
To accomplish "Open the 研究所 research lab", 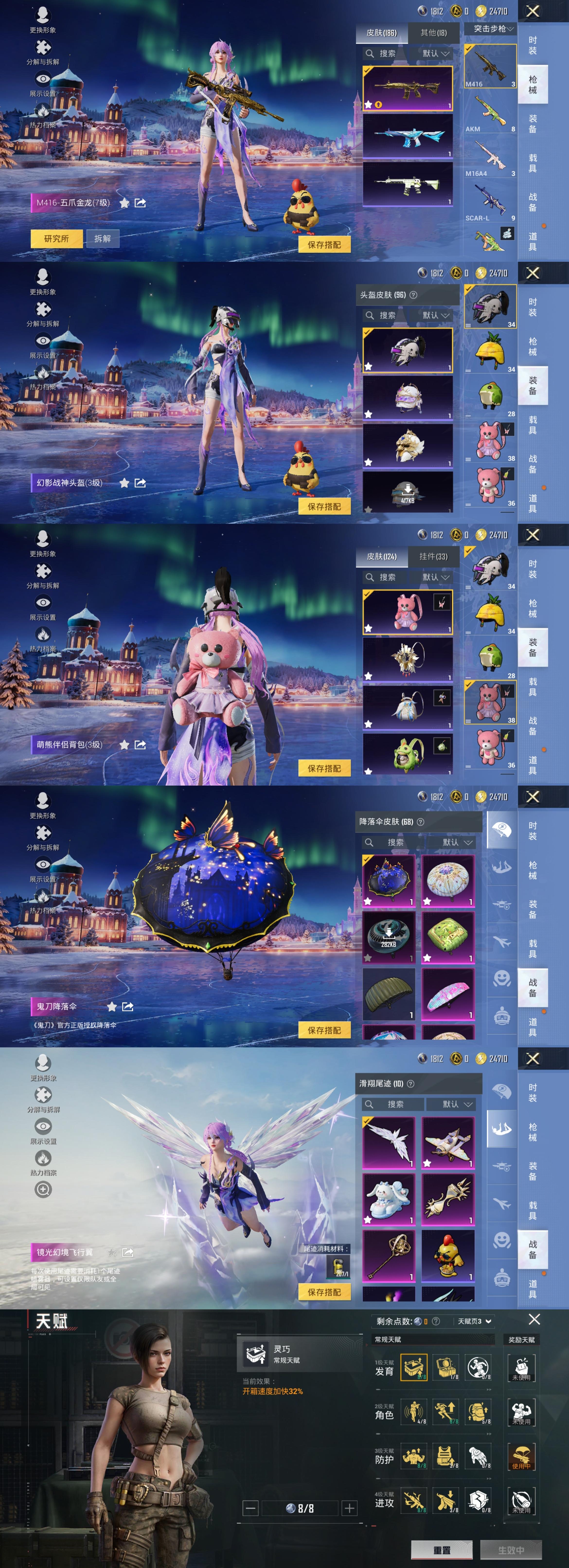I will [x=56, y=238].
